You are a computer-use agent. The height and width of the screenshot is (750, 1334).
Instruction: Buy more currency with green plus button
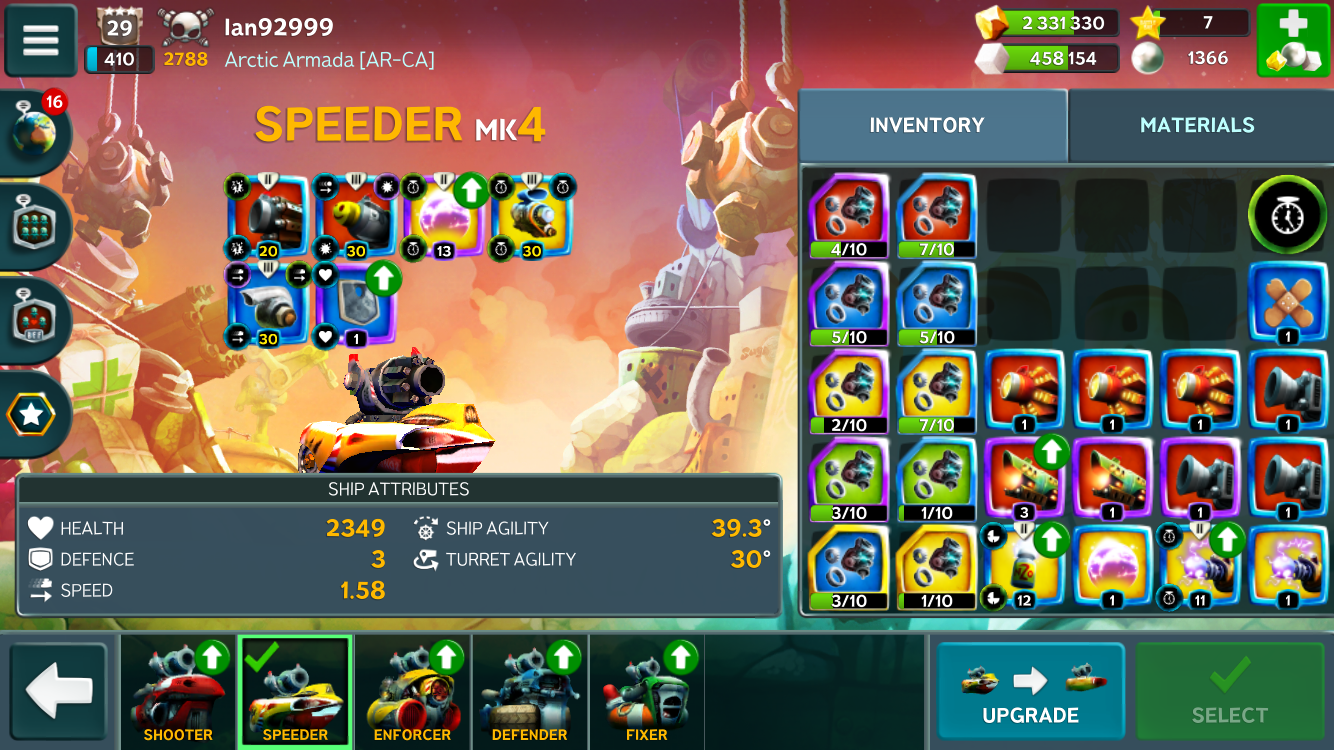click(1292, 41)
